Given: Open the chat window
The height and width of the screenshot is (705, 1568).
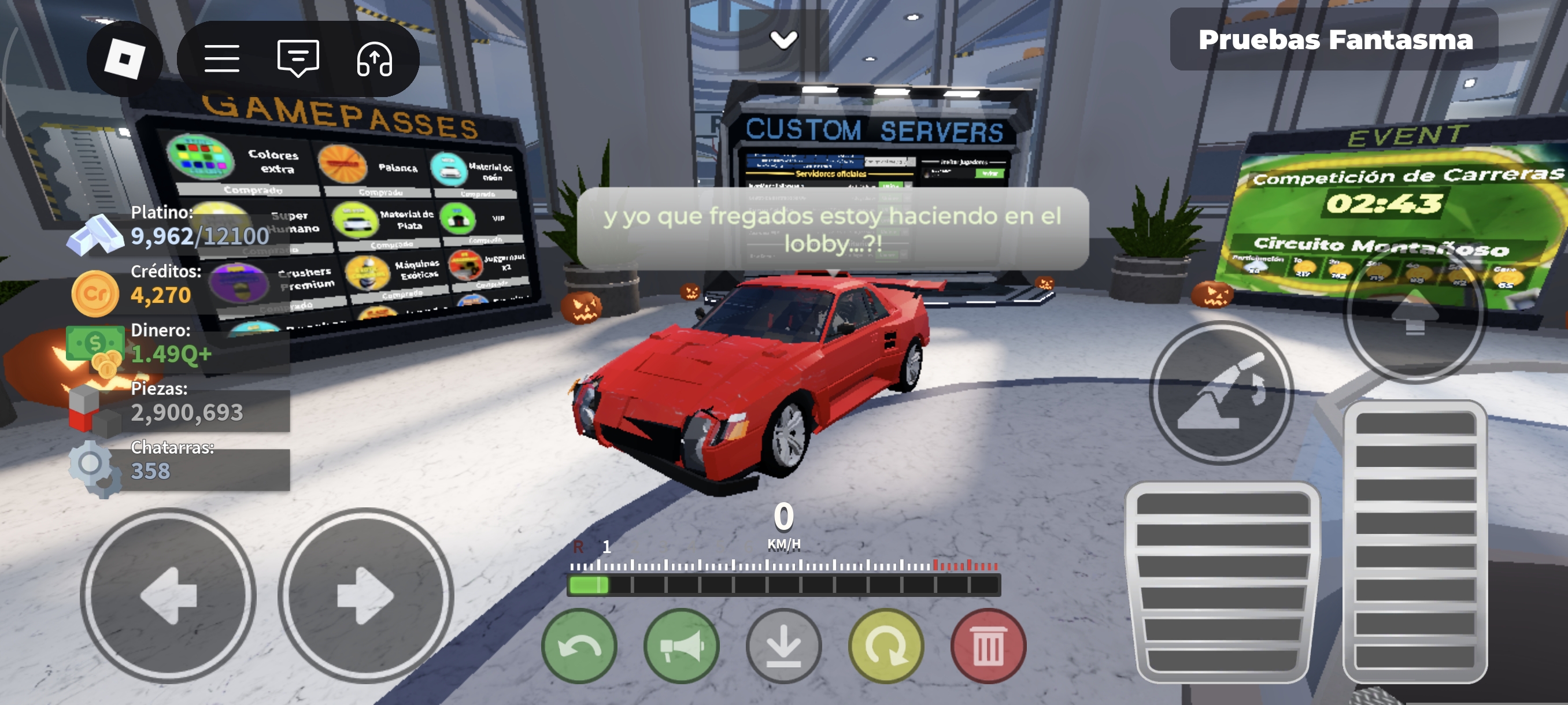Looking at the screenshot, I should [298, 59].
